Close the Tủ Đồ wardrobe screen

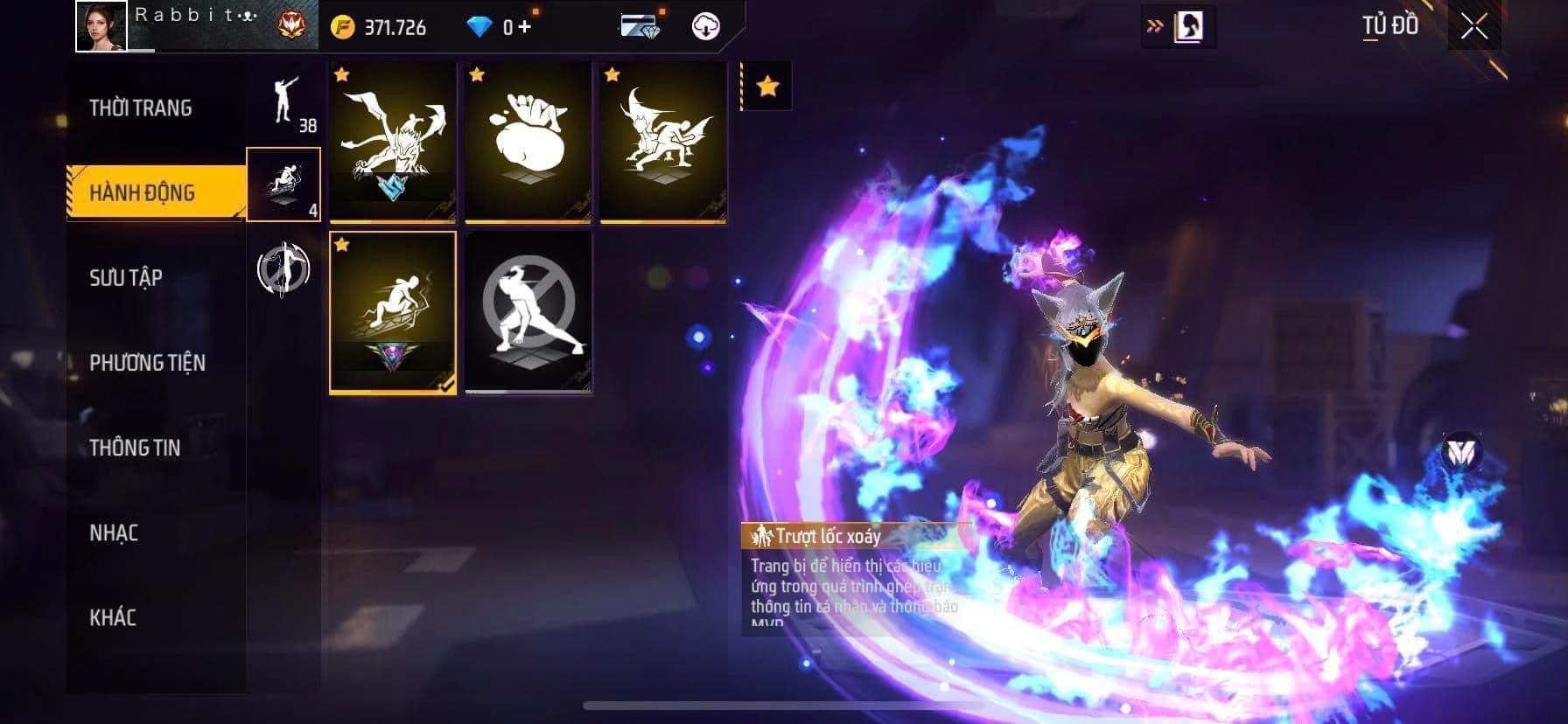click(1474, 27)
